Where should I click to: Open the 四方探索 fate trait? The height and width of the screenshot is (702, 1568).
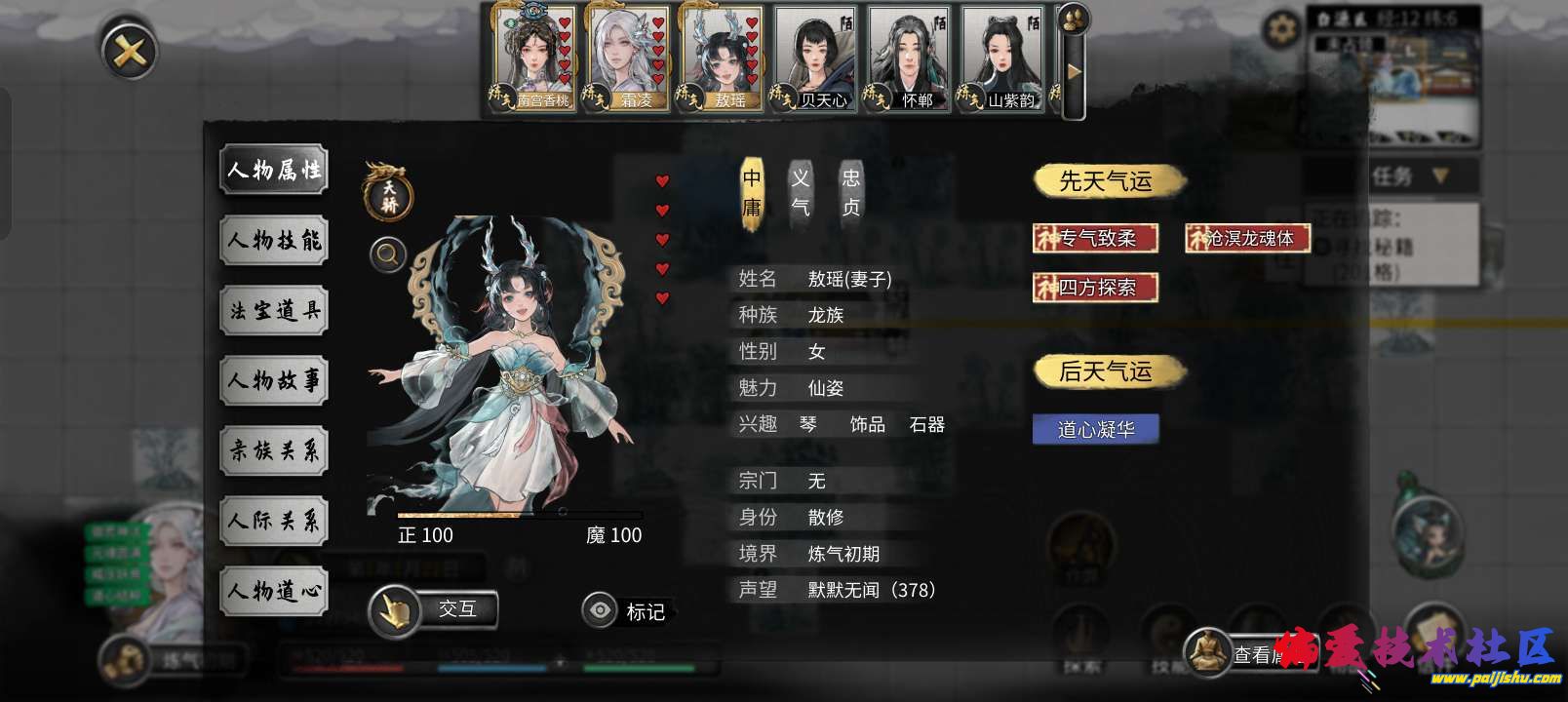tap(1098, 288)
